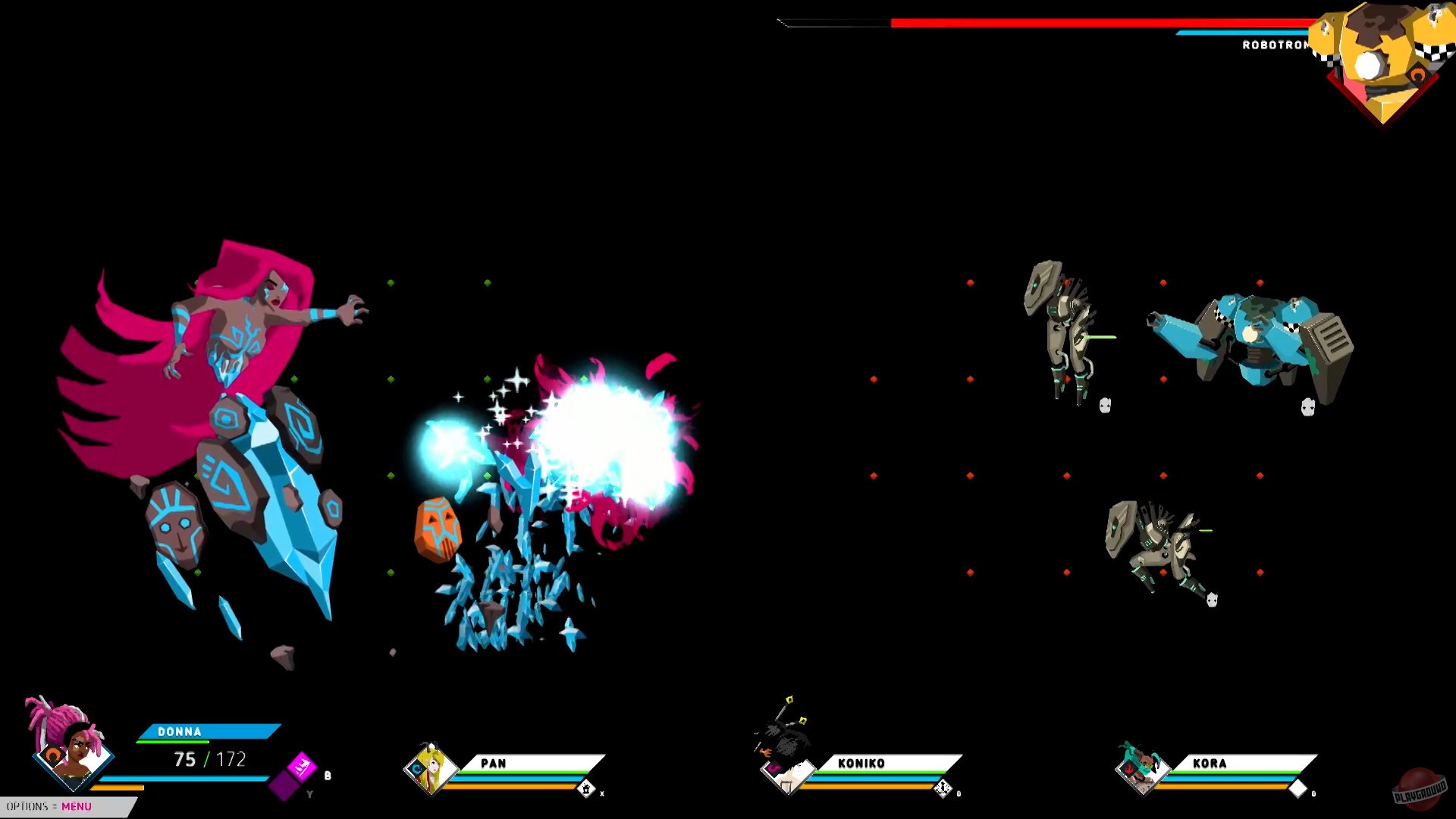
Task: Select Pan's character portrait icon
Action: coord(432,770)
